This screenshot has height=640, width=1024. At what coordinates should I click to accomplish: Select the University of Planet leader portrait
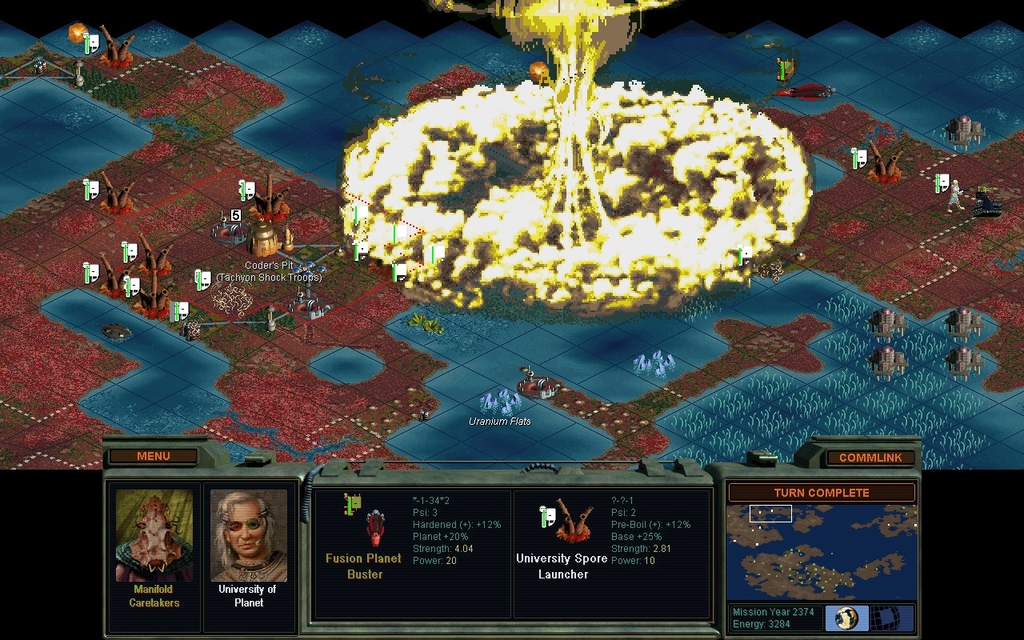coord(248,535)
